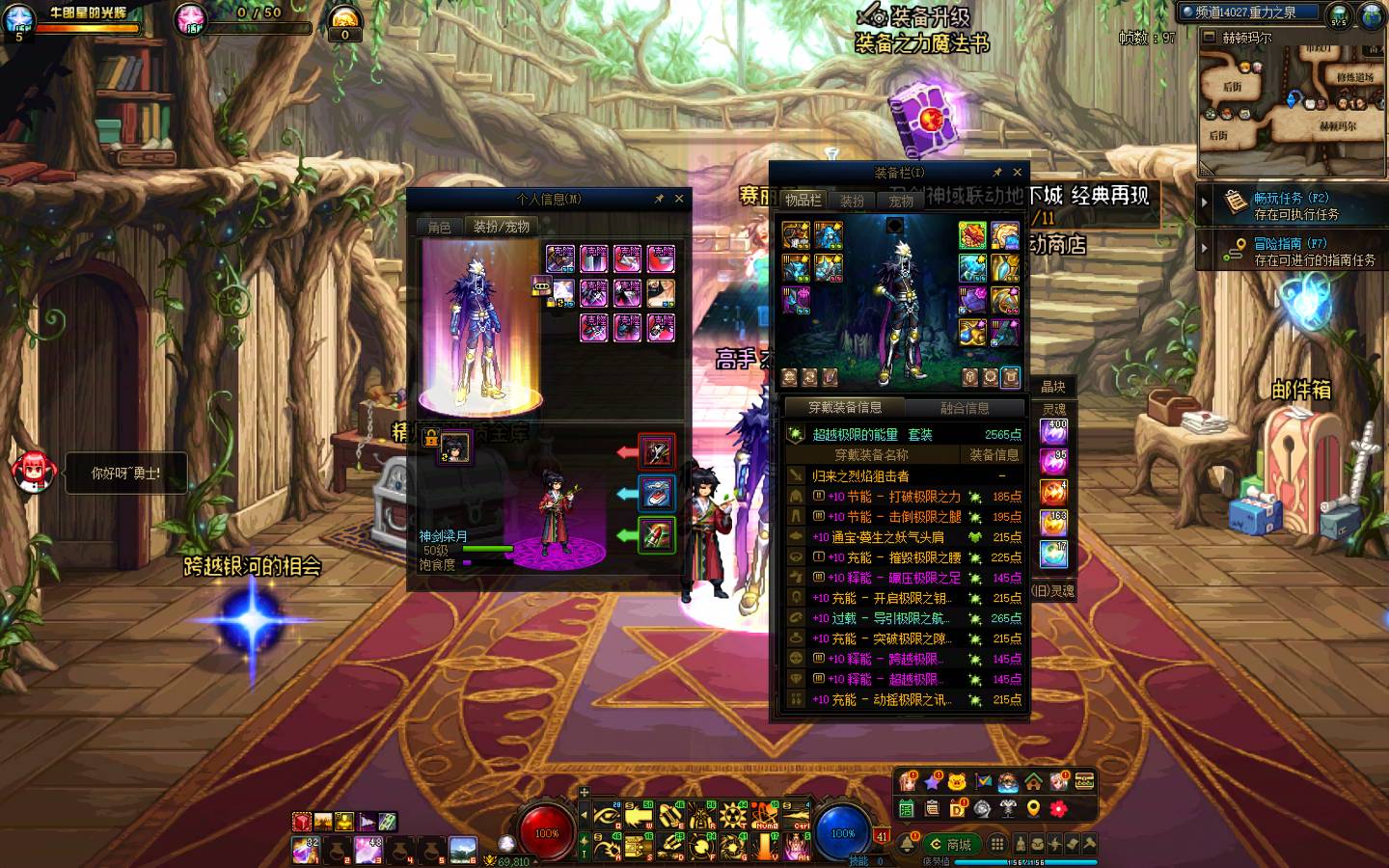Select the 穿戴装备信息 equipped gear tab
1389x868 pixels.
coord(844,408)
